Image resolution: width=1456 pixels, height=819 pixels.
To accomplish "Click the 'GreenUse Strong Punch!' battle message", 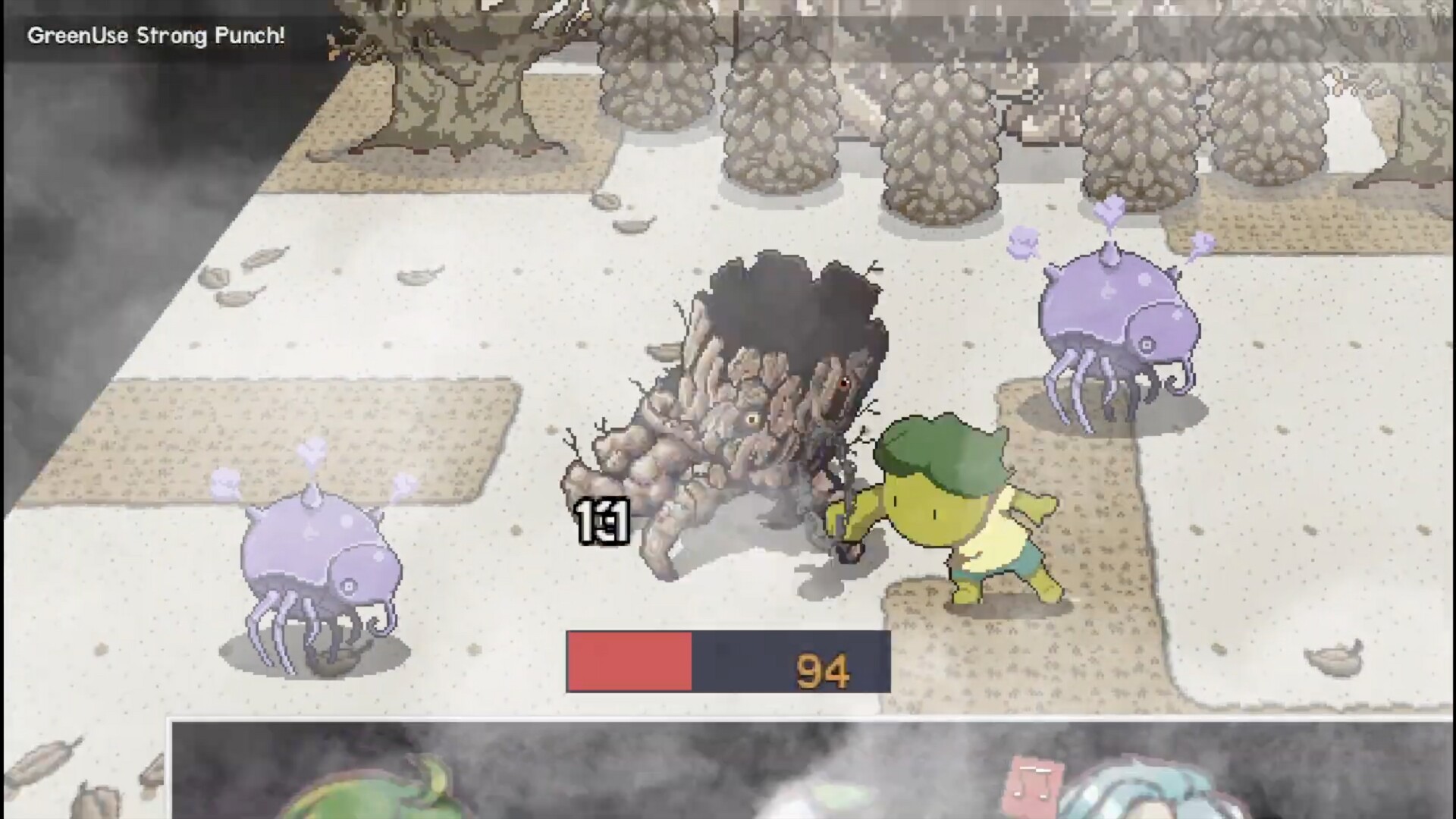I will pyautogui.click(x=157, y=35).
